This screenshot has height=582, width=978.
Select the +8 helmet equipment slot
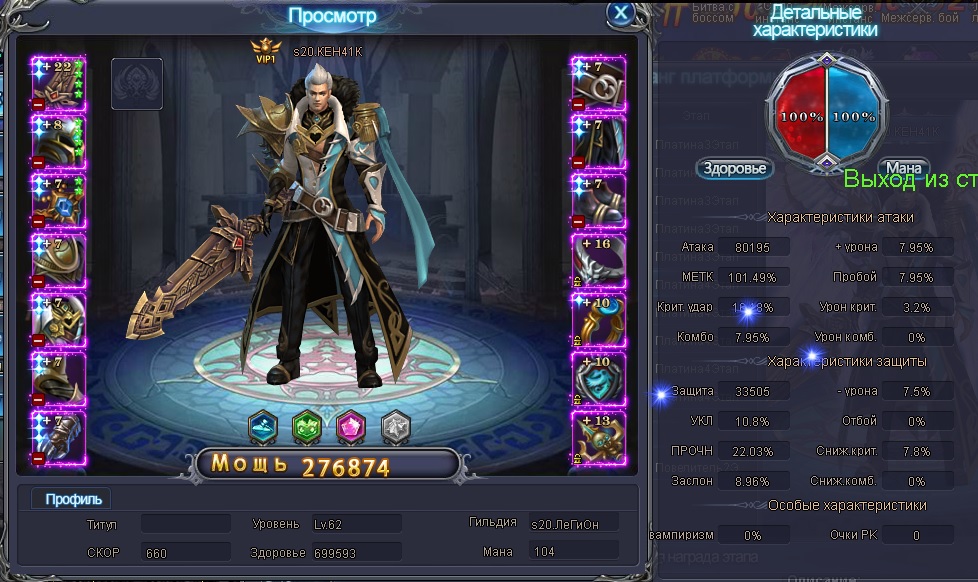[x=59, y=141]
